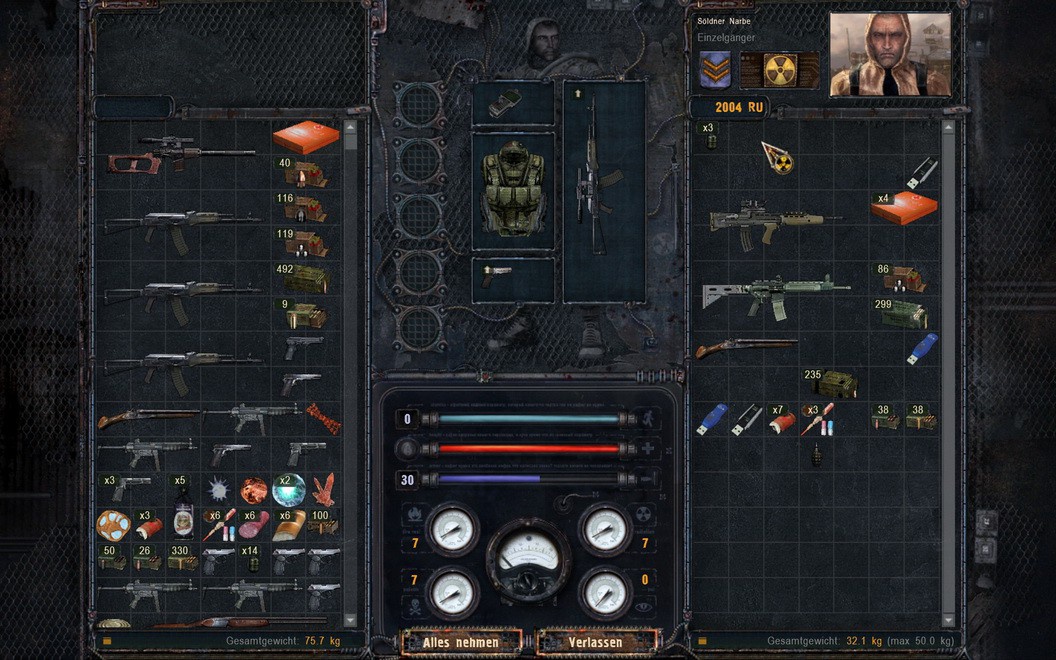Select the equipped armor vest slot
1056x660 pixels.
tap(512, 190)
